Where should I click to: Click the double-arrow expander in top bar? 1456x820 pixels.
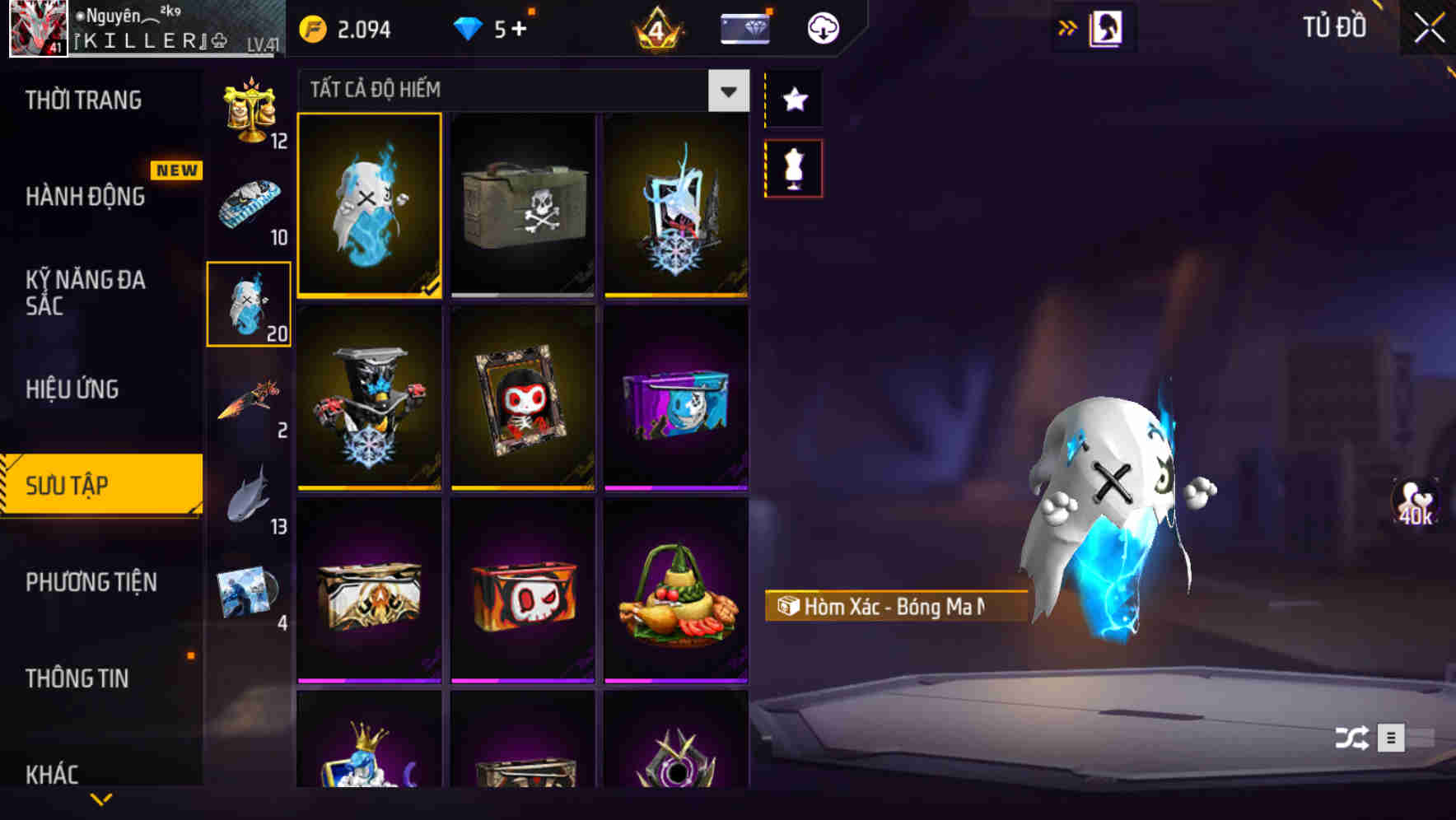pyautogui.click(x=1068, y=25)
